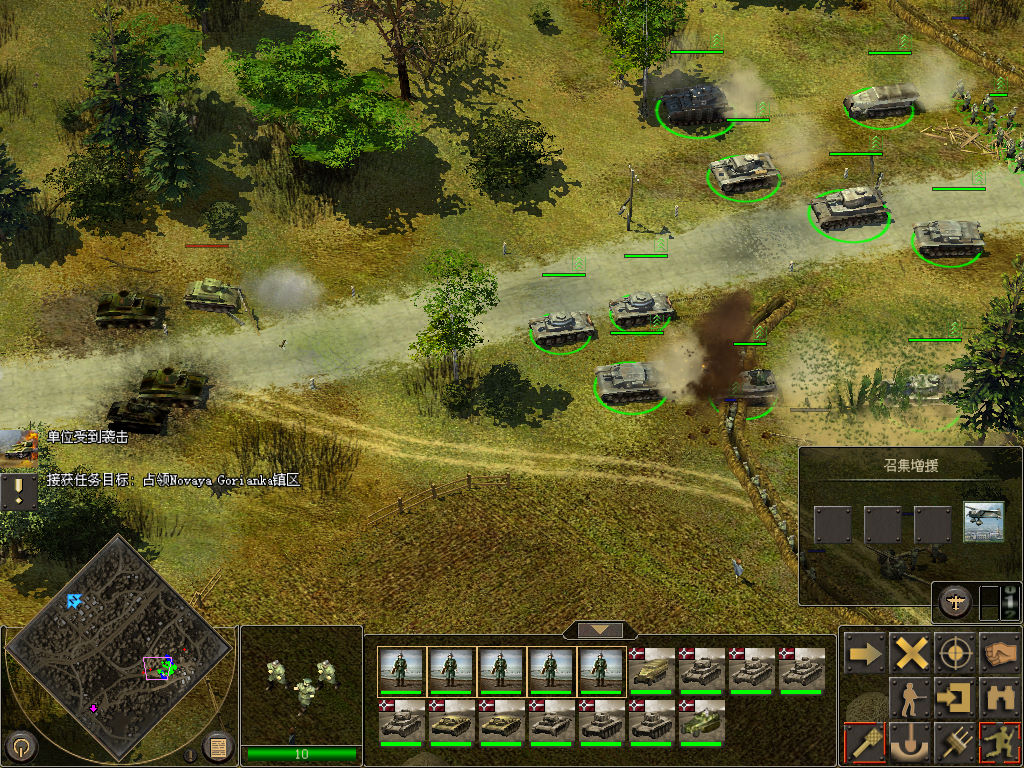
Task: Activate the crossed-out X stop command
Action: pyautogui.click(x=911, y=654)
